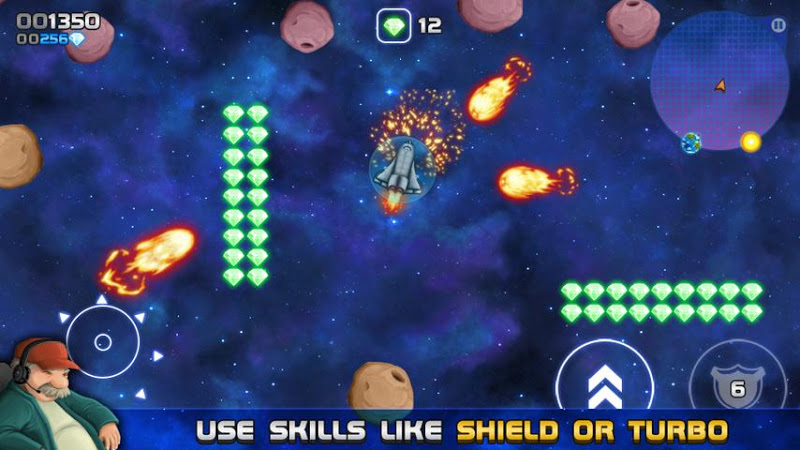Touch the virtual steering joystick

click(102, 342)
